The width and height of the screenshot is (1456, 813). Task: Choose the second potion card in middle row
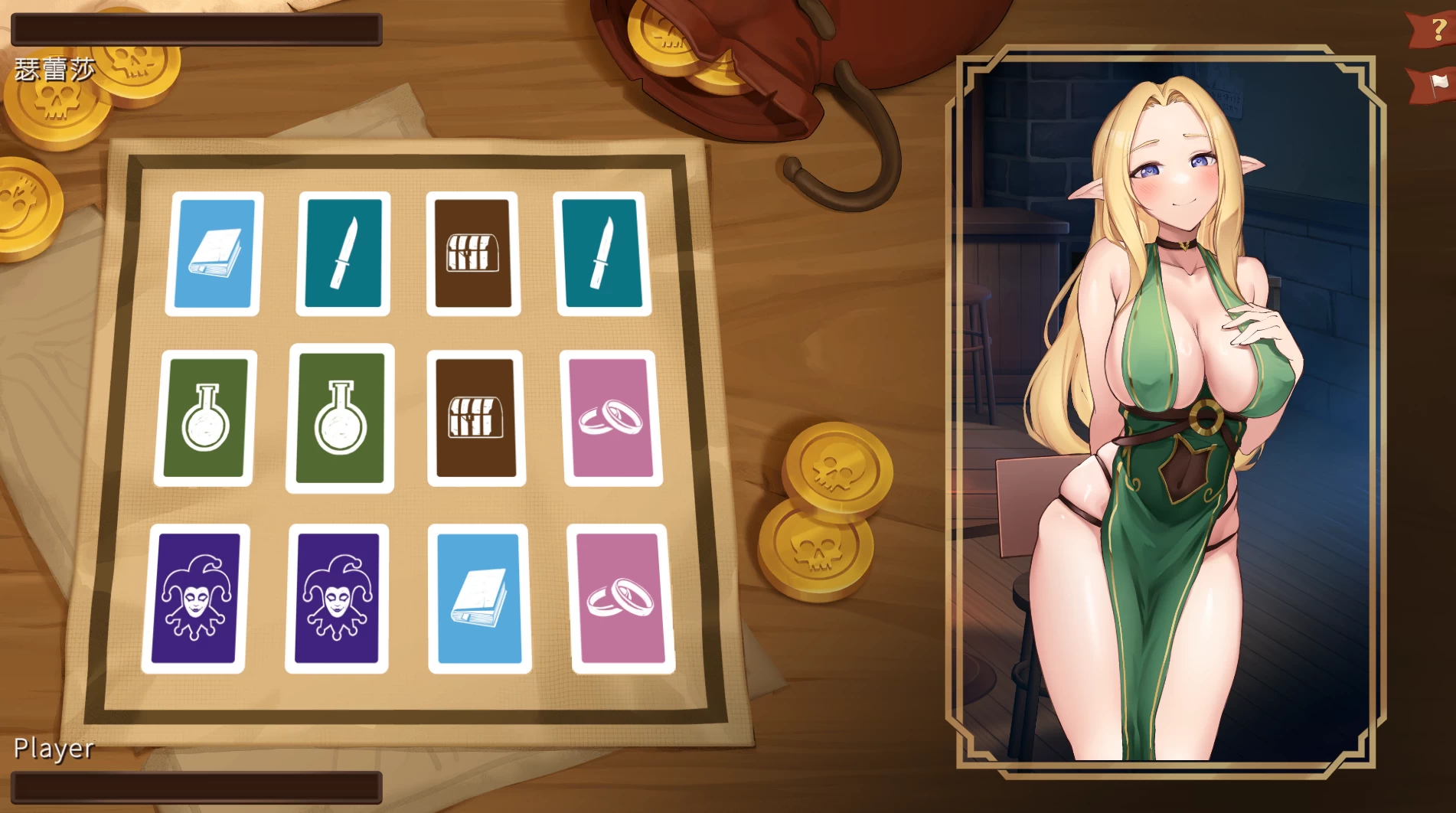[x=341, y=420]
